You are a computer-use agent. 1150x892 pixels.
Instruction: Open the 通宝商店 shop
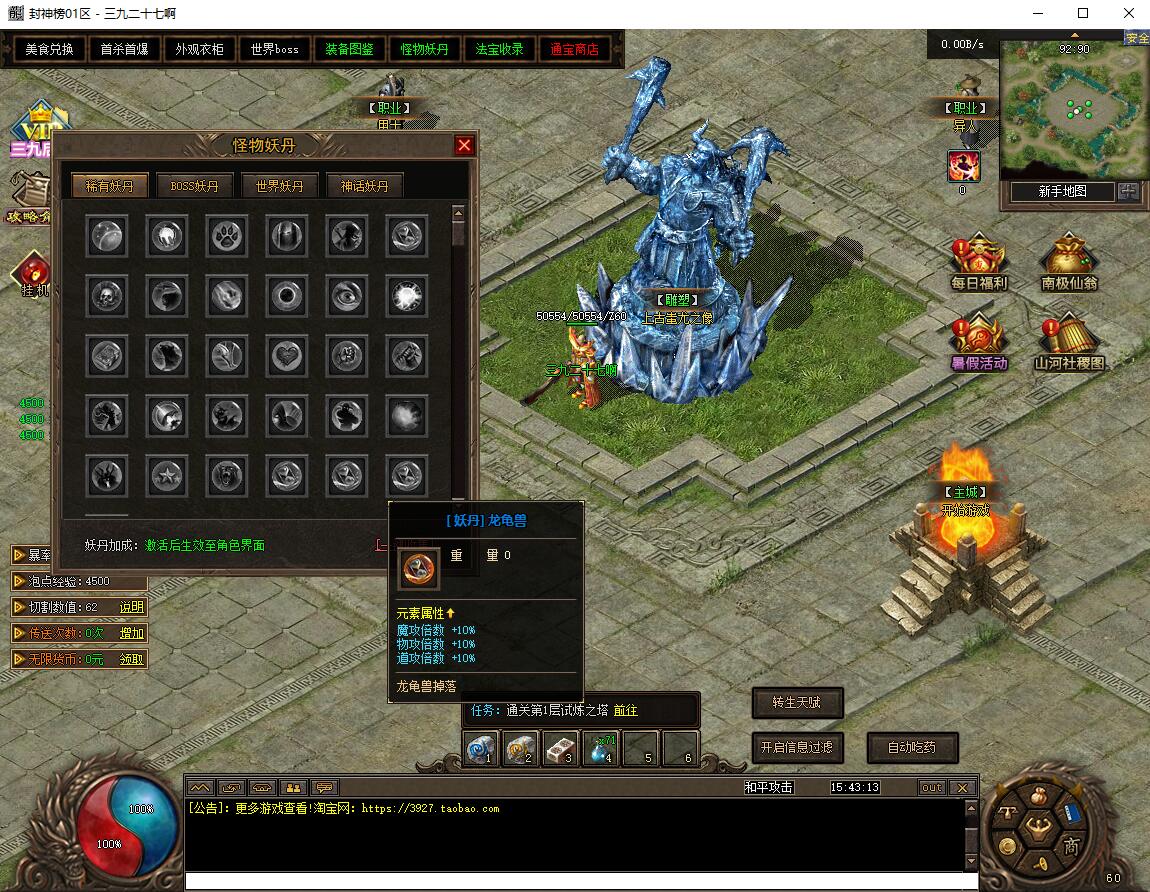pyautogui.click(x=575, y=49)
